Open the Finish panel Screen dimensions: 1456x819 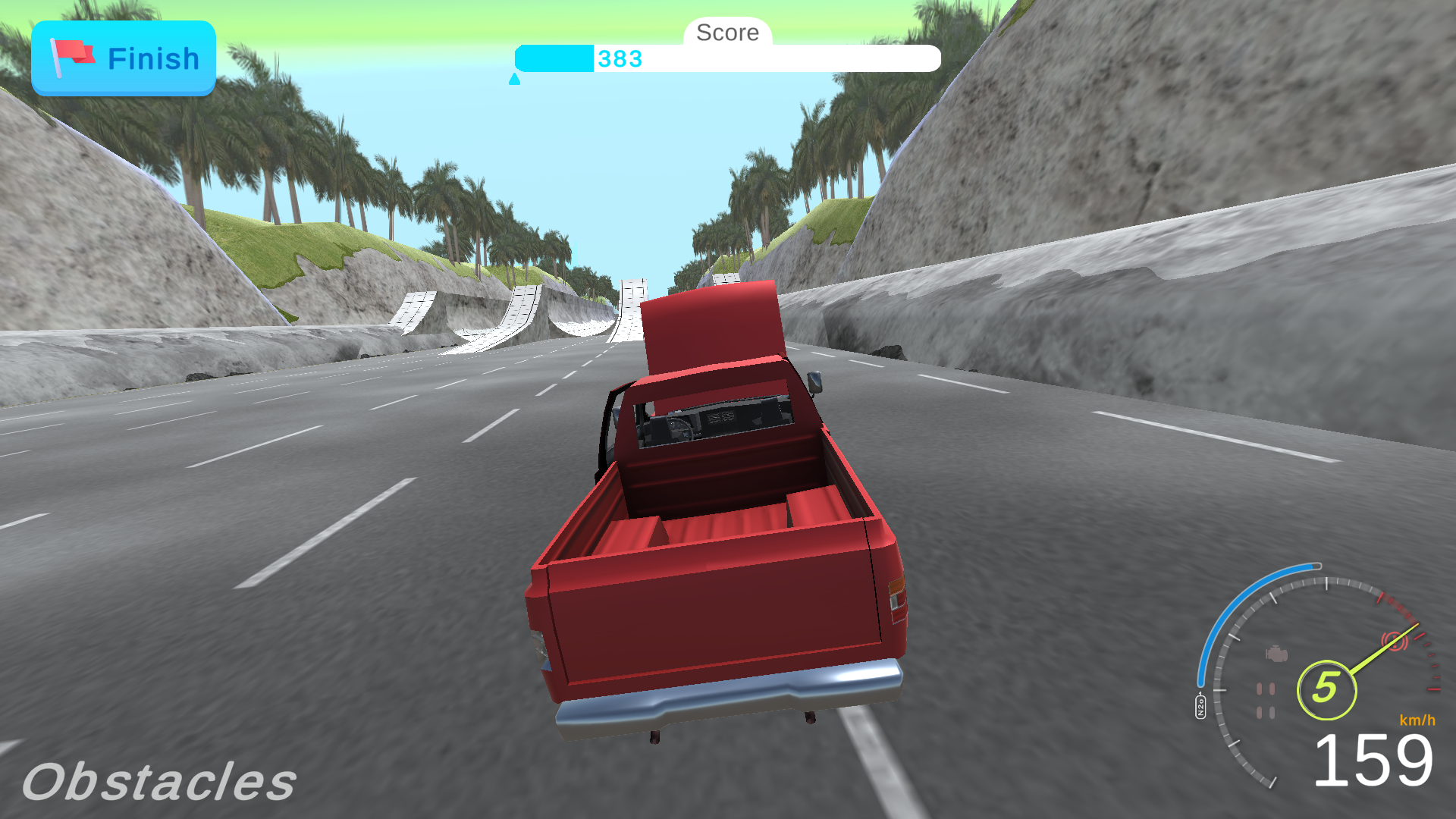123,58
